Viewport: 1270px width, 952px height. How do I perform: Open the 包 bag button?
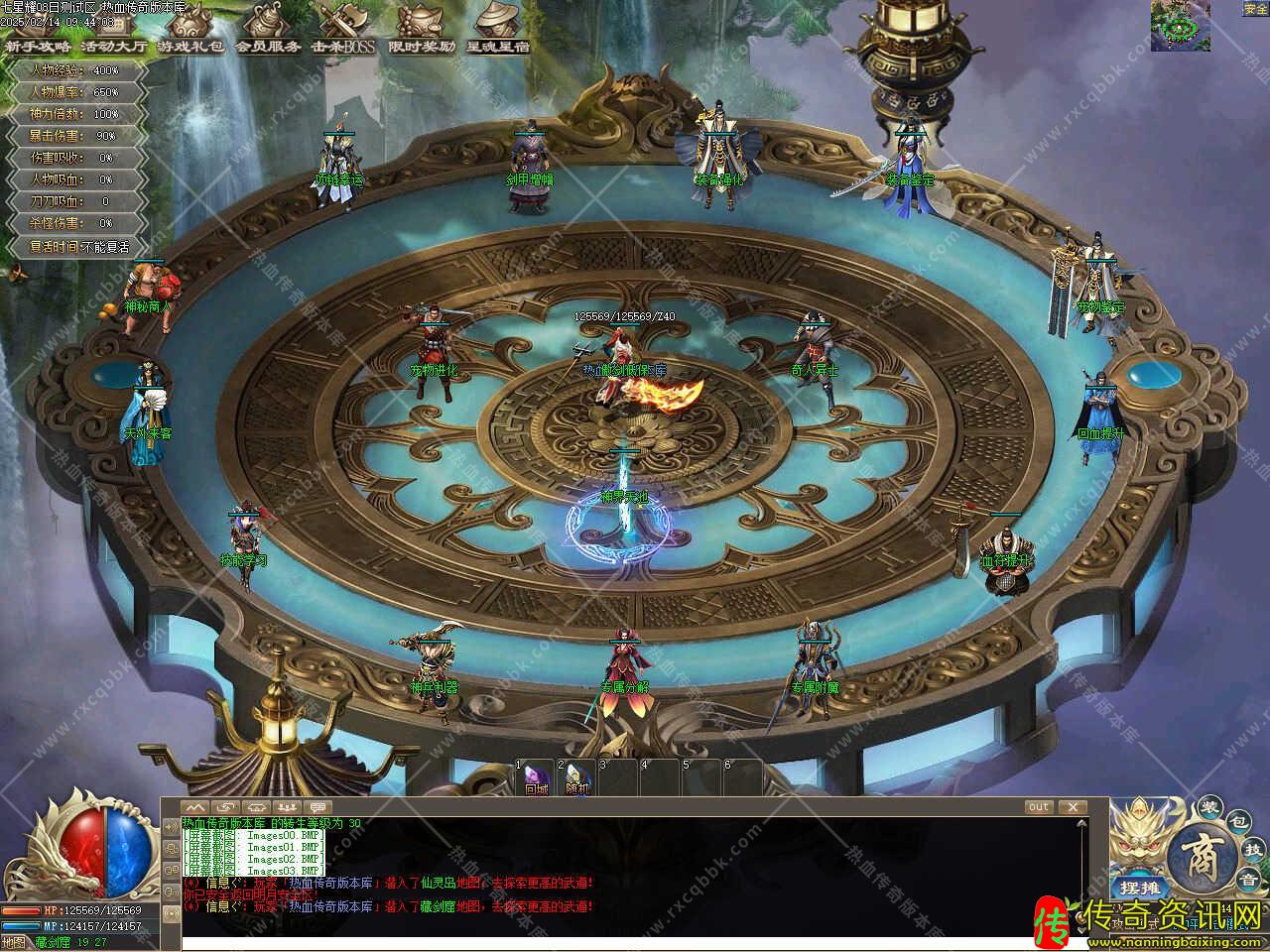1236,822
